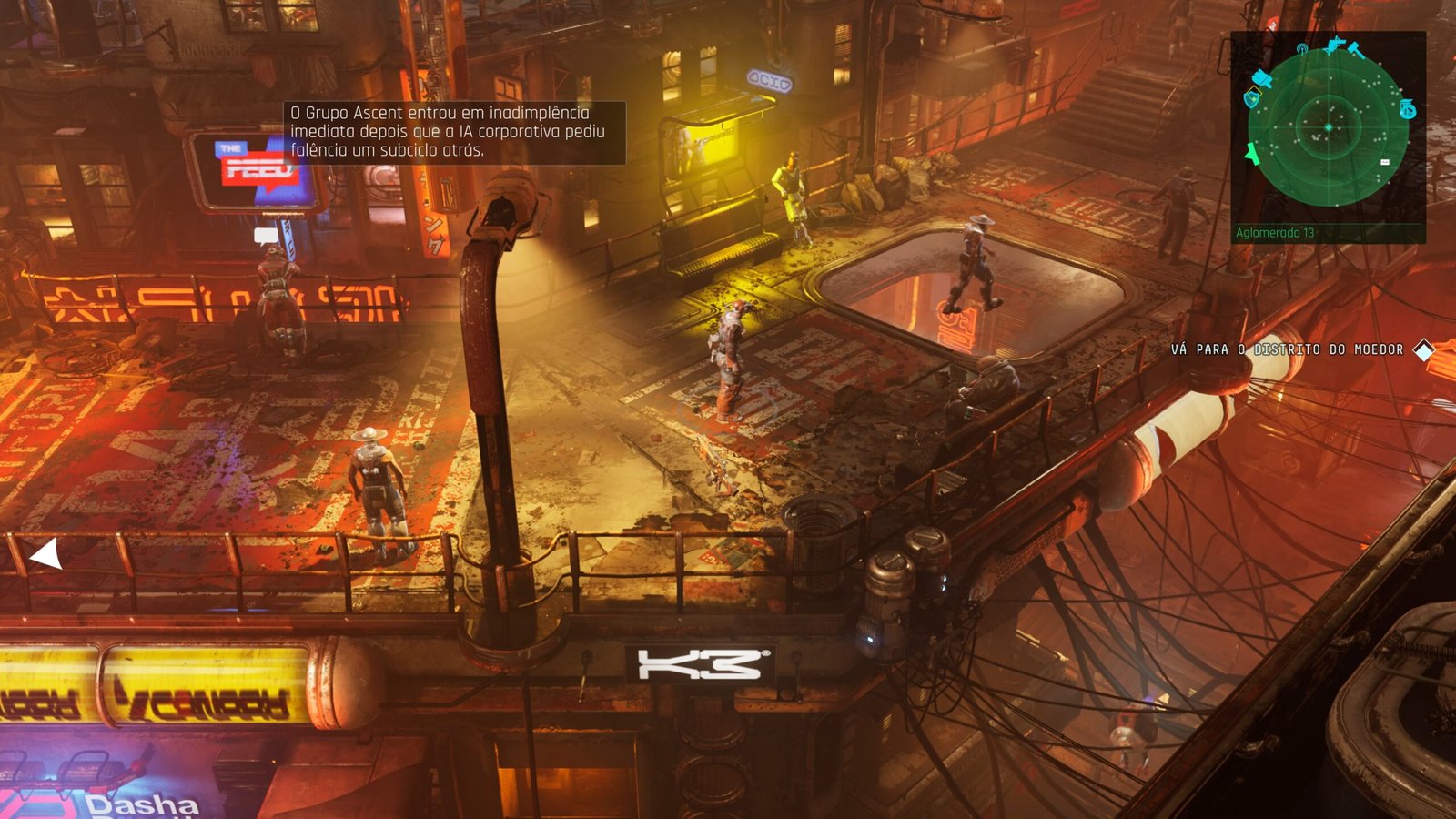
Task: Click the pistol gun-shop marker on minimap
Action: click(x=1335, y=44)
